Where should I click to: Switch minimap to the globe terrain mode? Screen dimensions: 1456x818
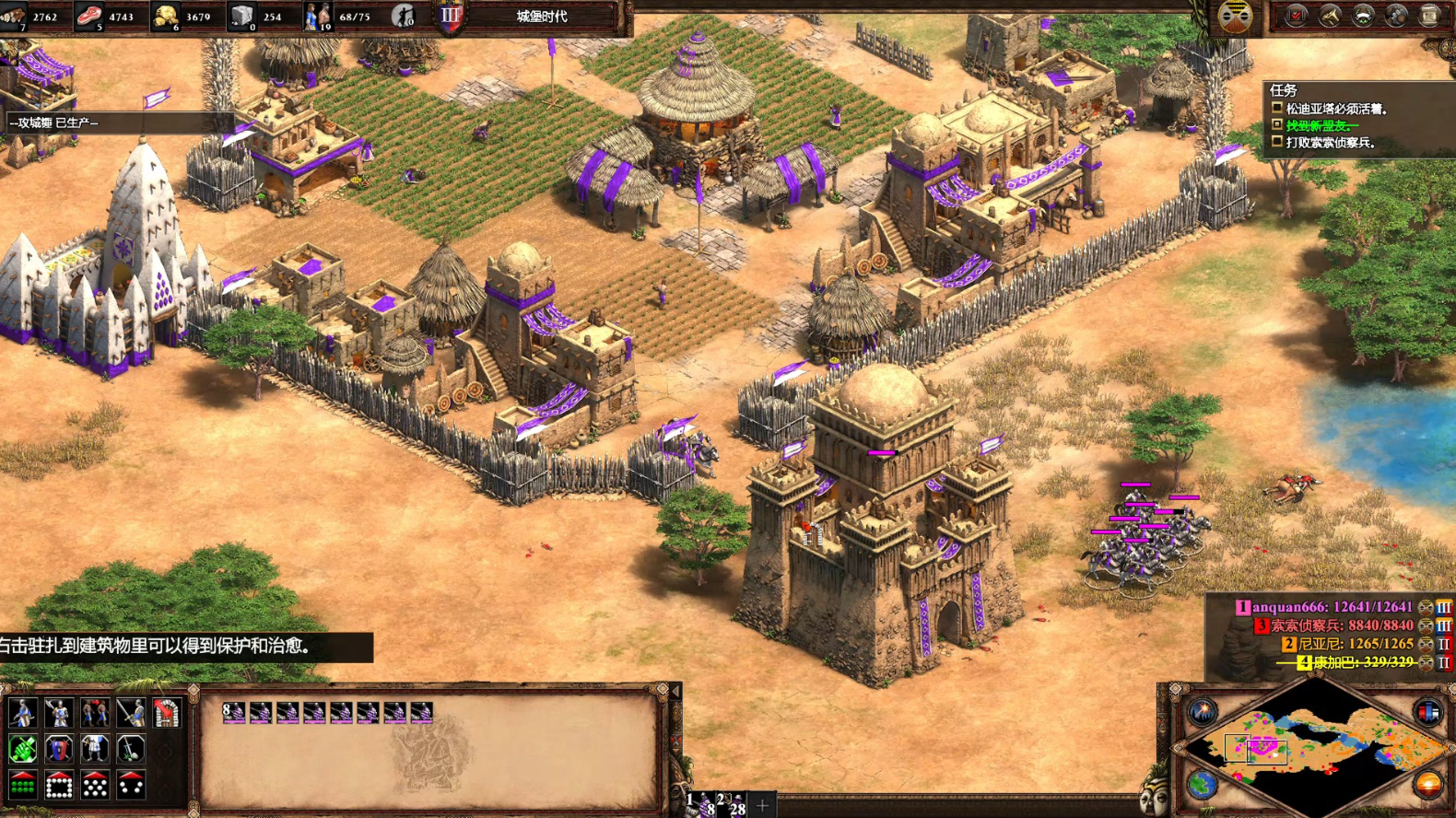(1203, 785)
